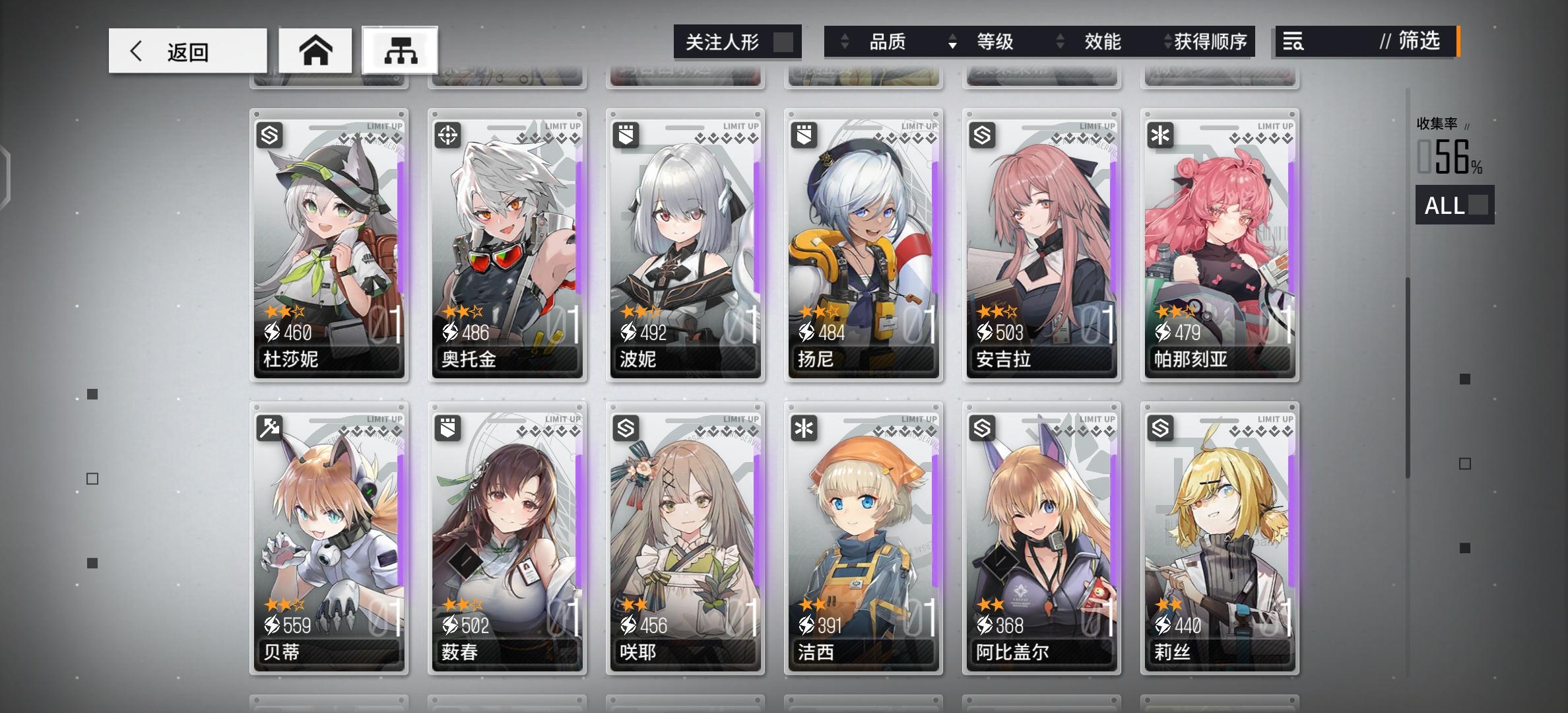The height and width of the screenshot is (713, 1568).
Task: Expand the 效能 sort arrows
Action: (1061, 42)
